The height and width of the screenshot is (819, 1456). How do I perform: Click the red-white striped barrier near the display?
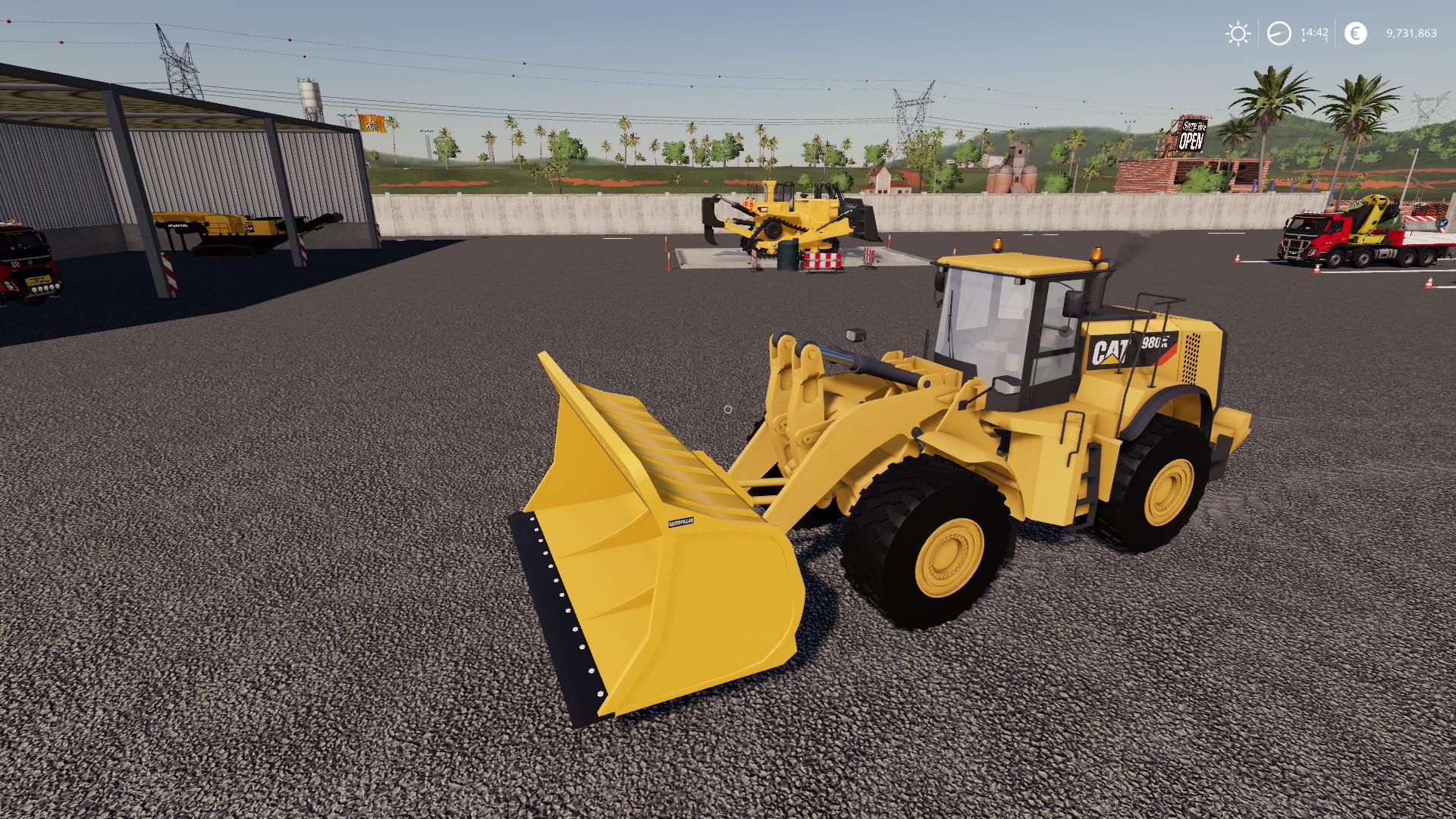tap(821, 259)
